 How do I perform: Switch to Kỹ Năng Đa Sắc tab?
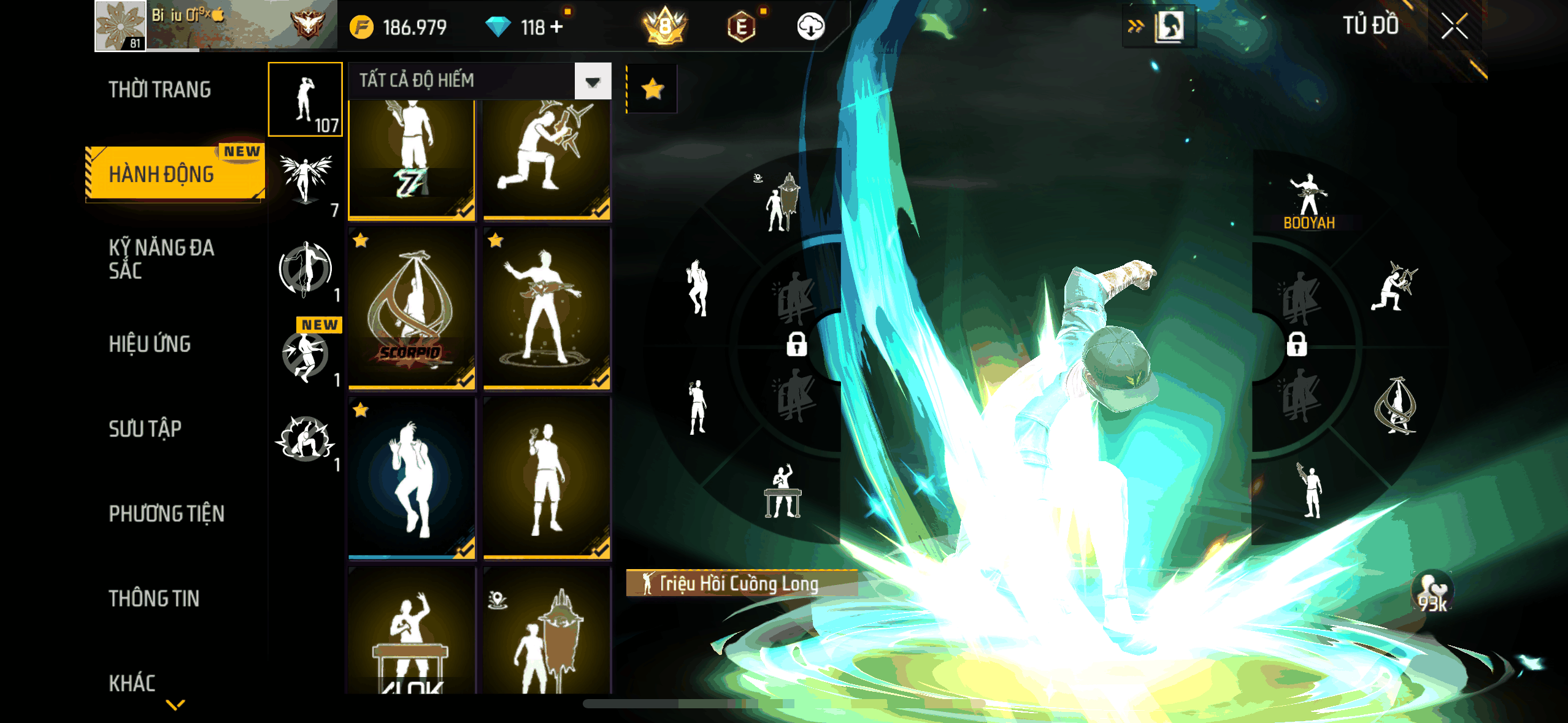coord(161,259)
